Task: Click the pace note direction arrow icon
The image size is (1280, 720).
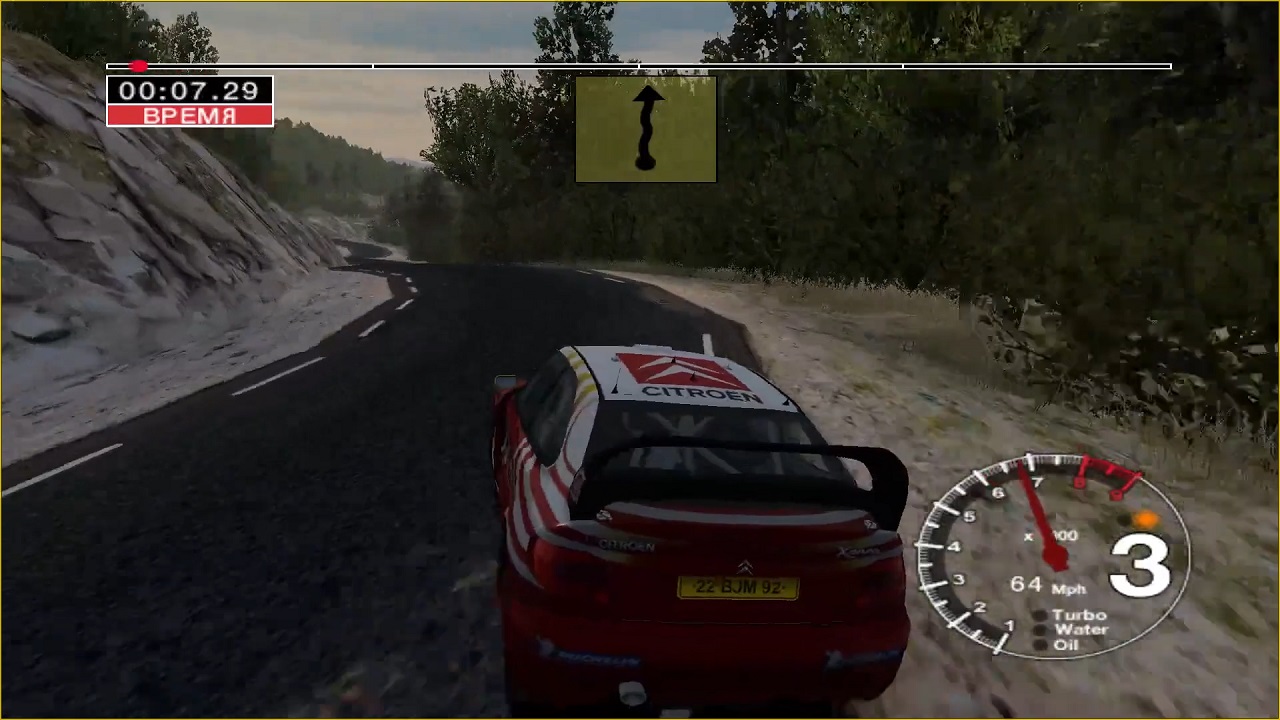Action: (646, 129)
